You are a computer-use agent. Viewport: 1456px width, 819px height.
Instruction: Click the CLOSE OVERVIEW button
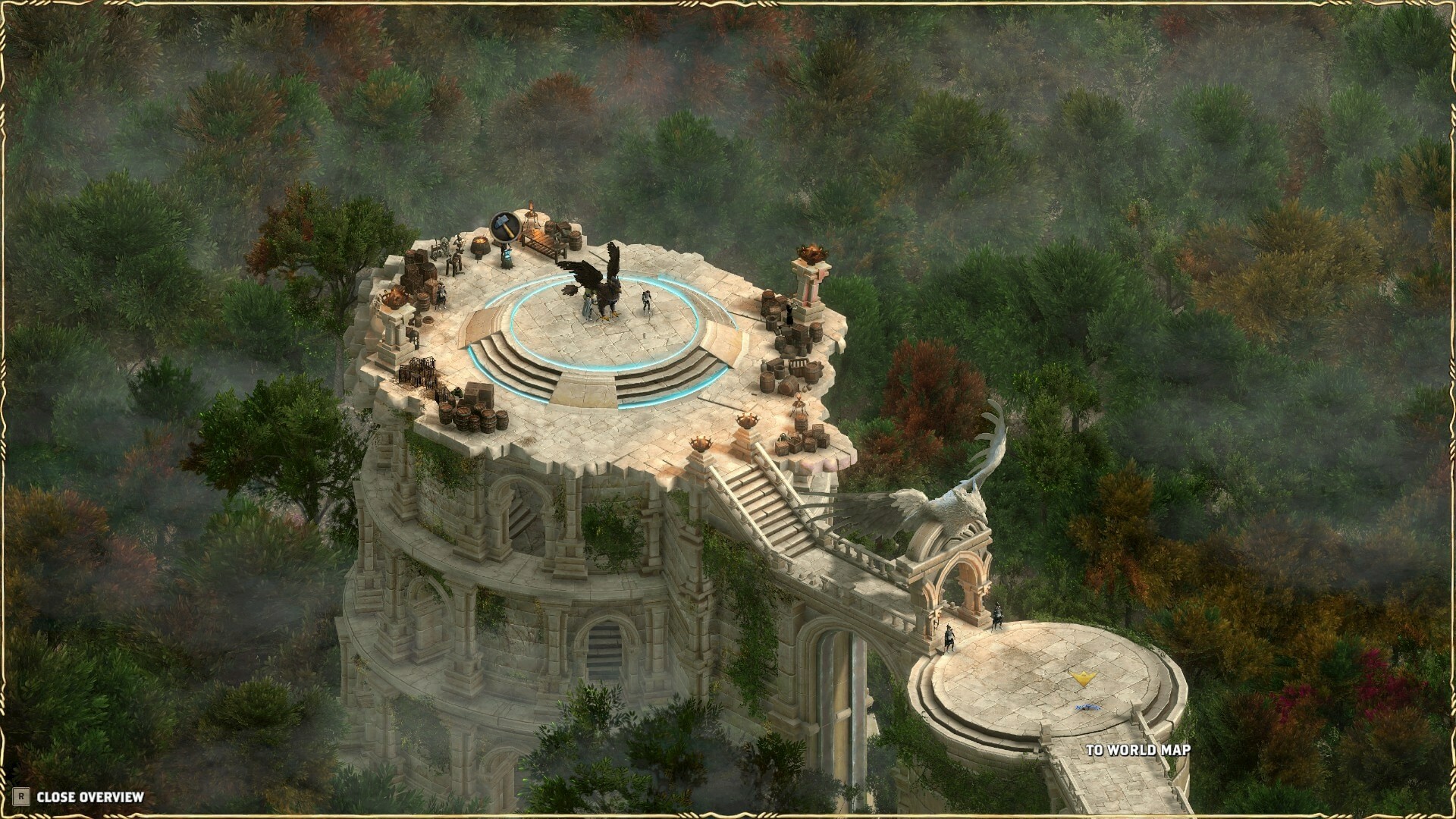click(91, 798)
